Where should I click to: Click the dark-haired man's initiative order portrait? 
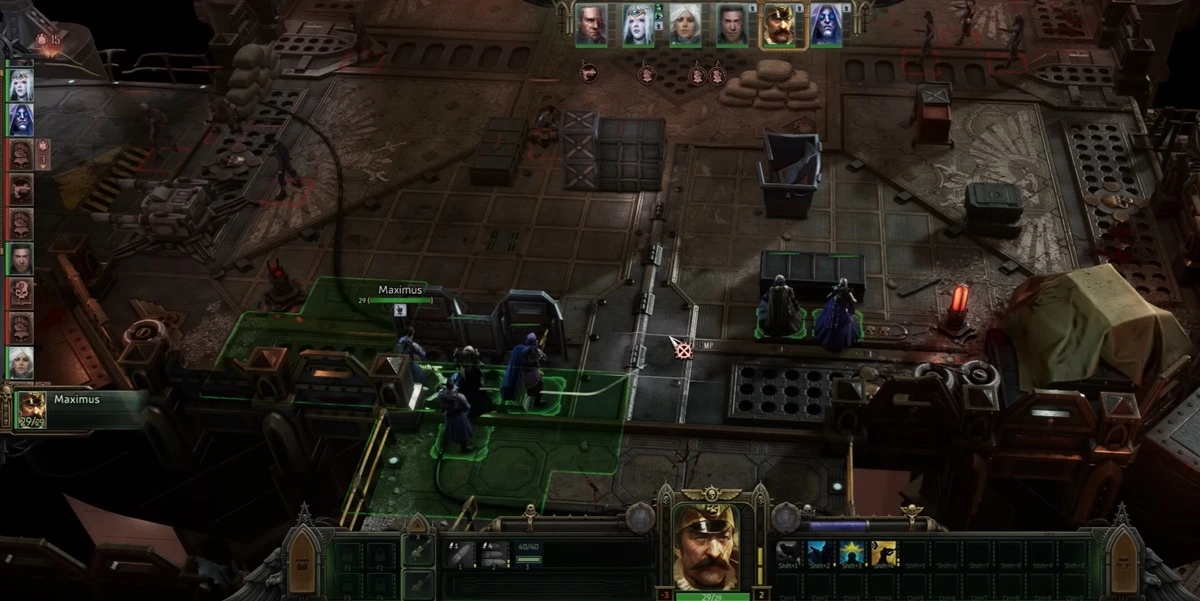(20, 258)
